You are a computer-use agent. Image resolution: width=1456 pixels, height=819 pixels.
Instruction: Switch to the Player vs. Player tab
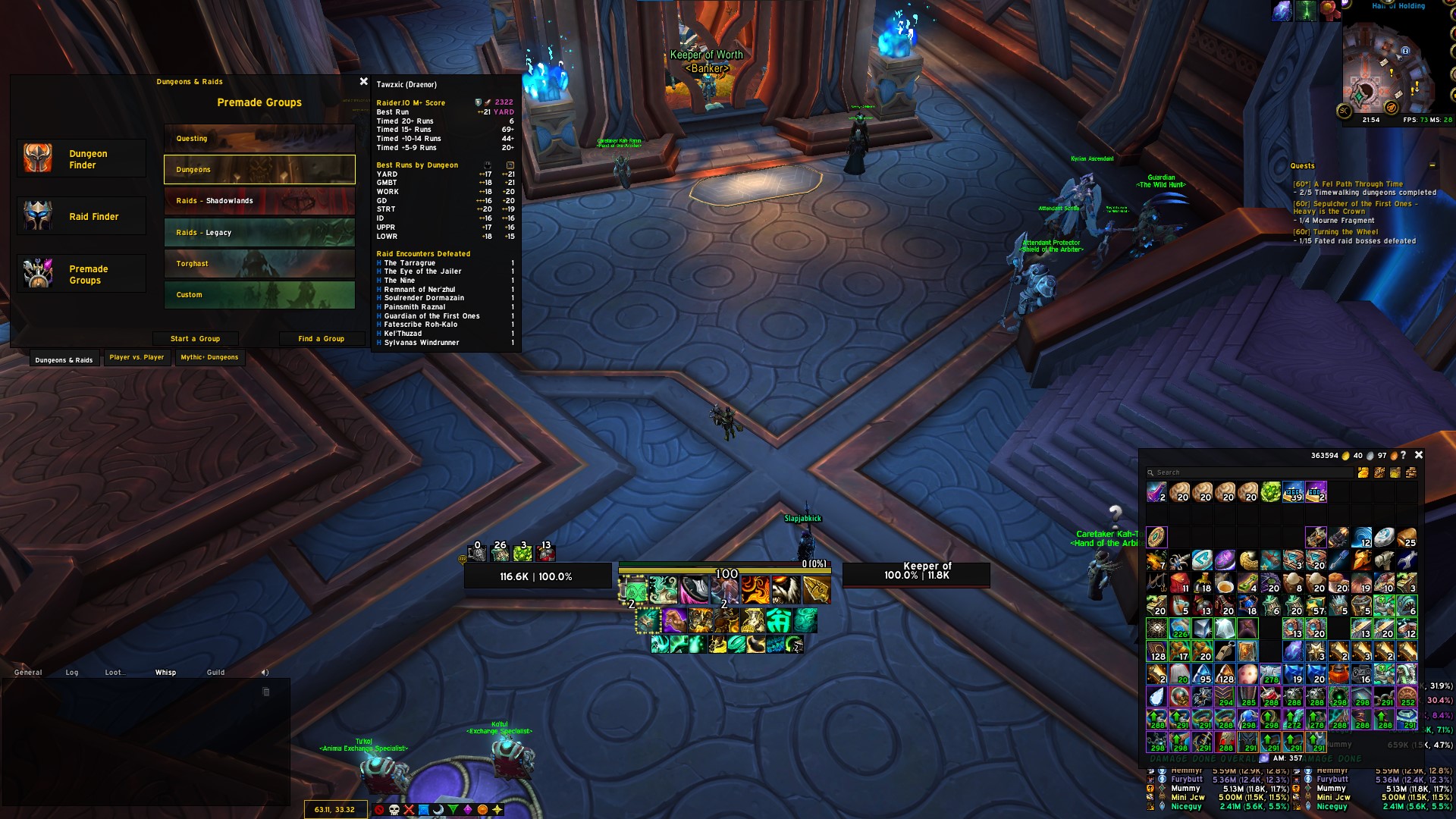pos(136,358)
